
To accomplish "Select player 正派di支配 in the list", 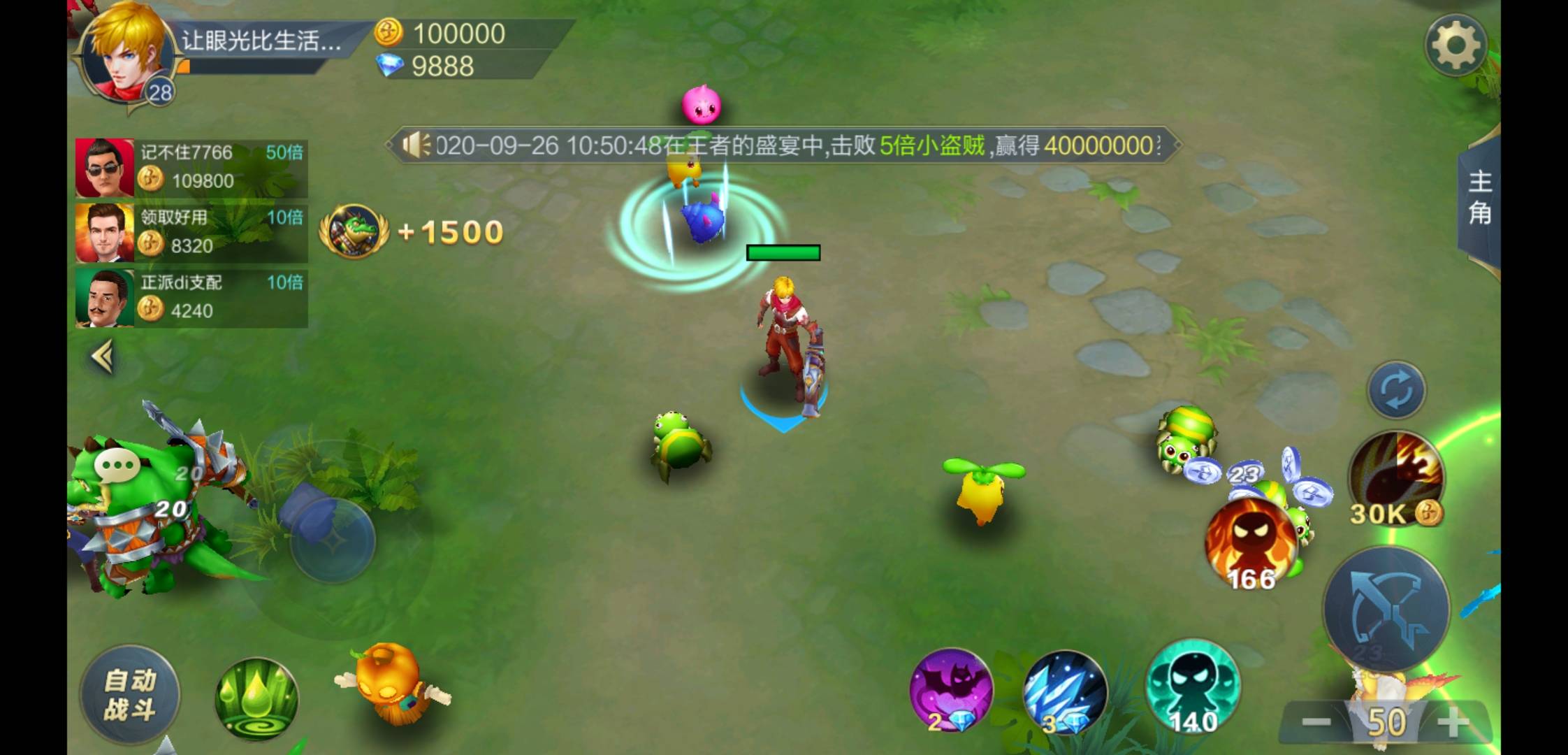I will point(191,298).
